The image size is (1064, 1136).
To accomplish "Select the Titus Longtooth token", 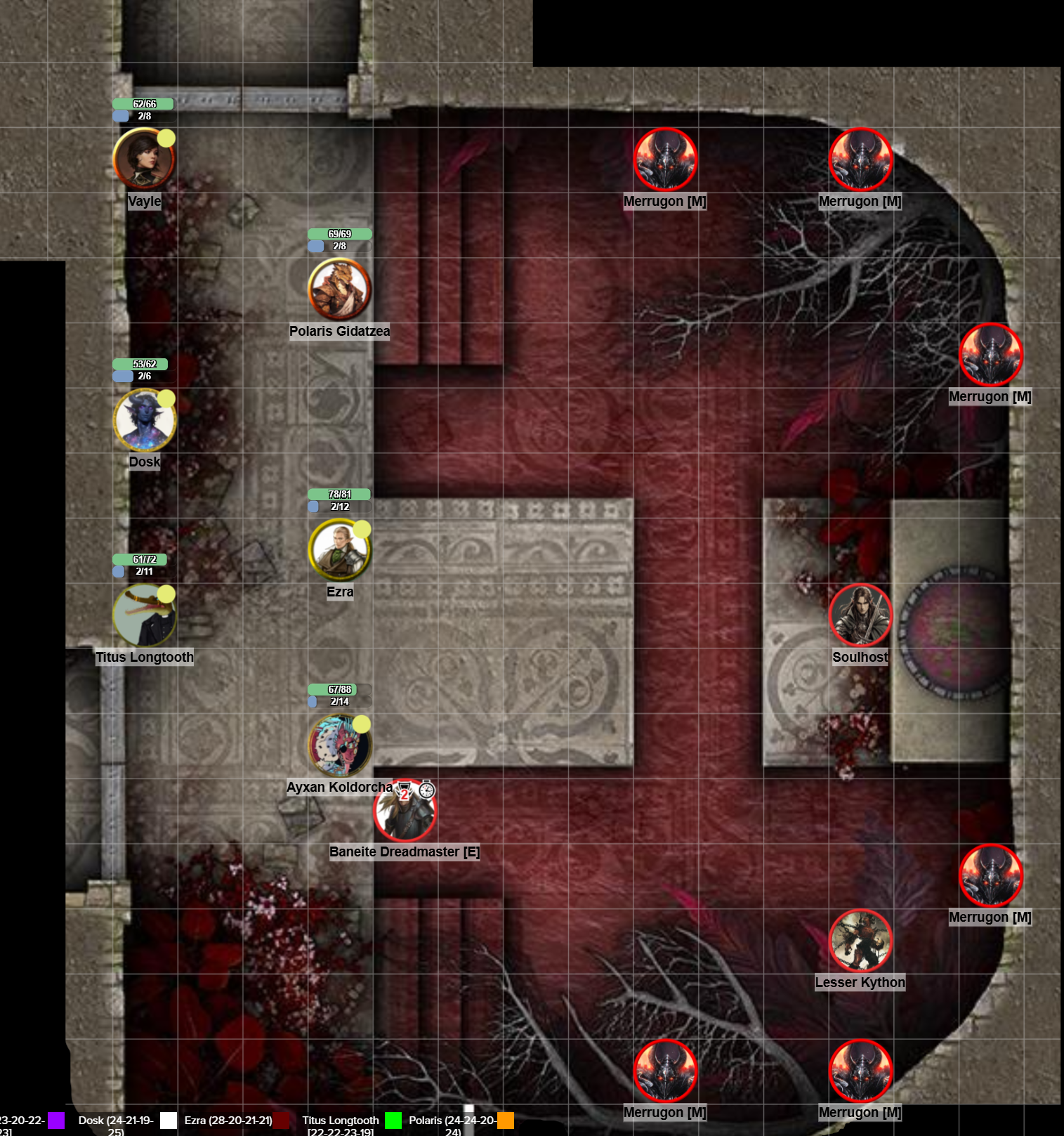I will point(145,615).
